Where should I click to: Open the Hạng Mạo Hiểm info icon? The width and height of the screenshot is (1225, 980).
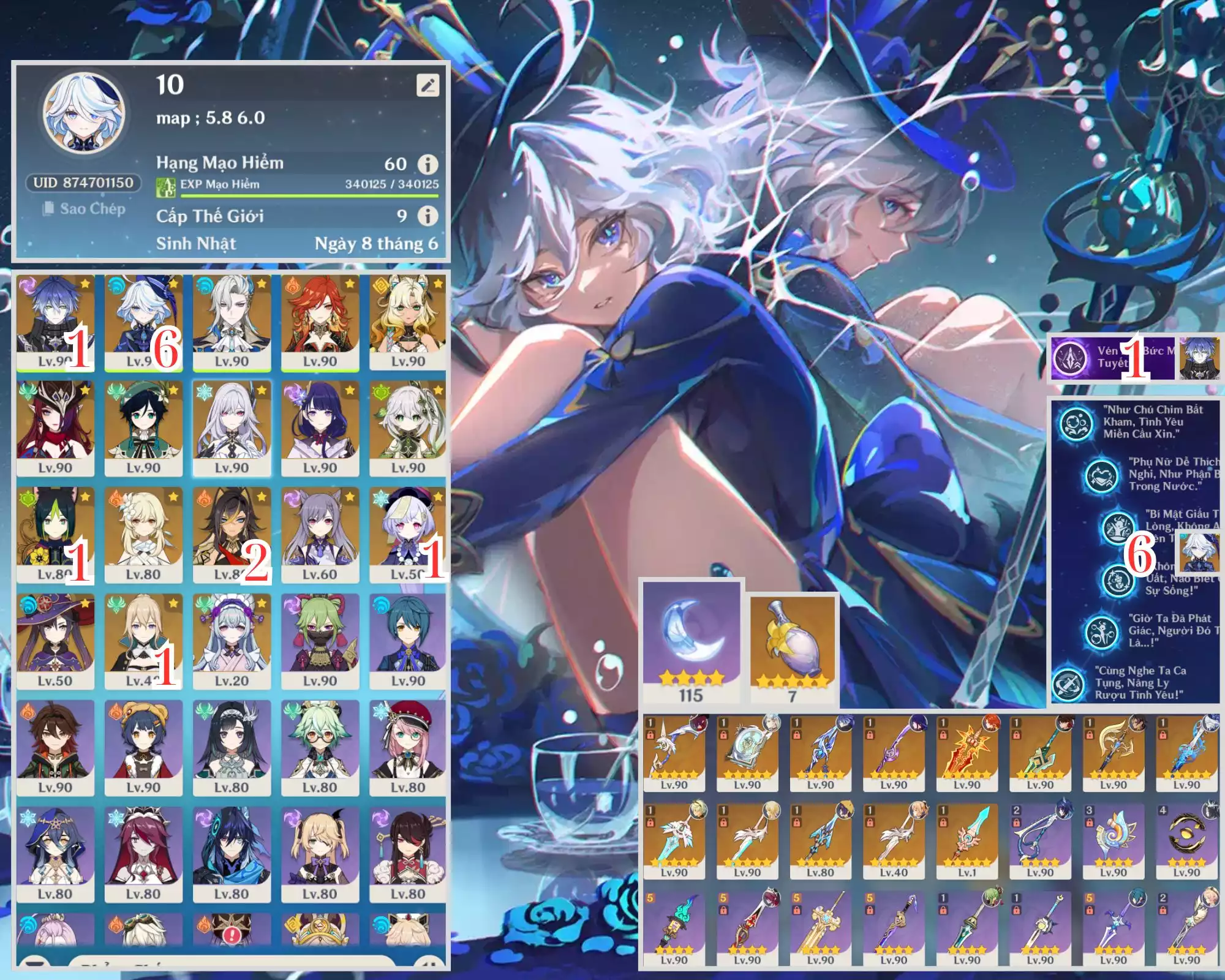tap(428, 164)
